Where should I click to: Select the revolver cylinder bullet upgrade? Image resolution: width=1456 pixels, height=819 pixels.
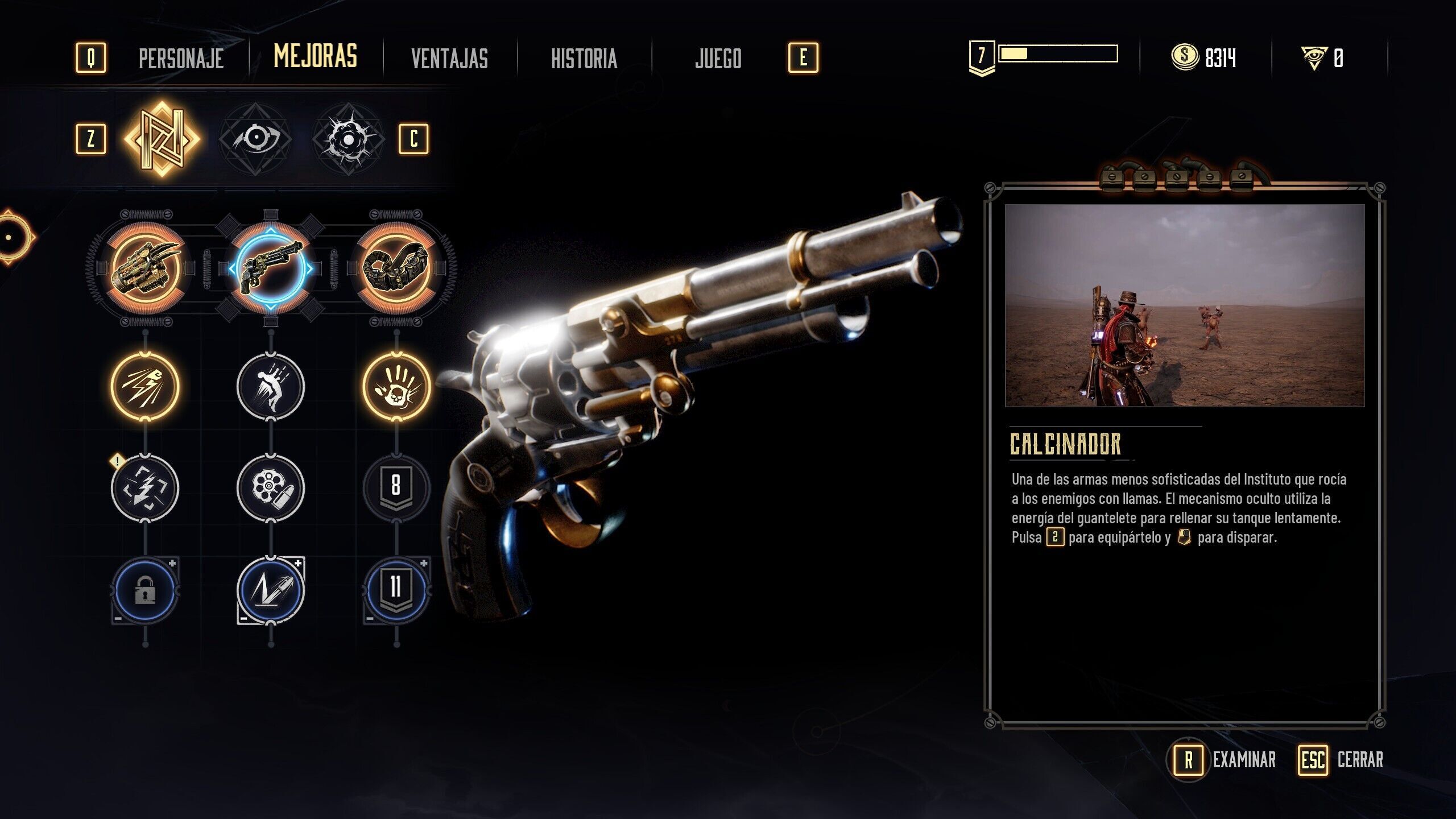[x=271, y=487]
